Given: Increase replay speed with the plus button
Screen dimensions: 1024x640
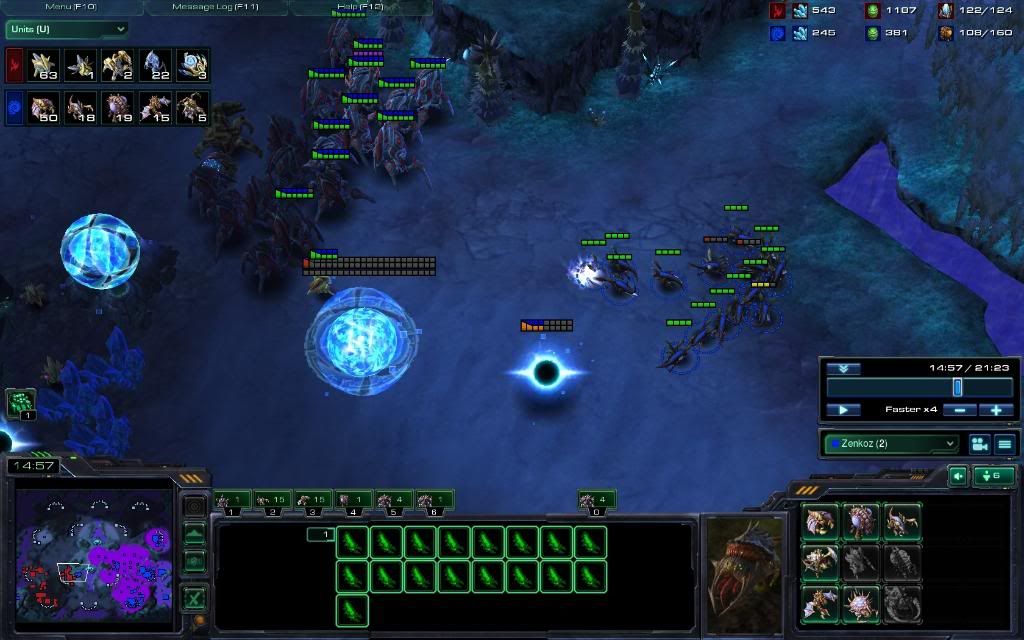Looking at the screenshot, I should click(x=996, y=410).
